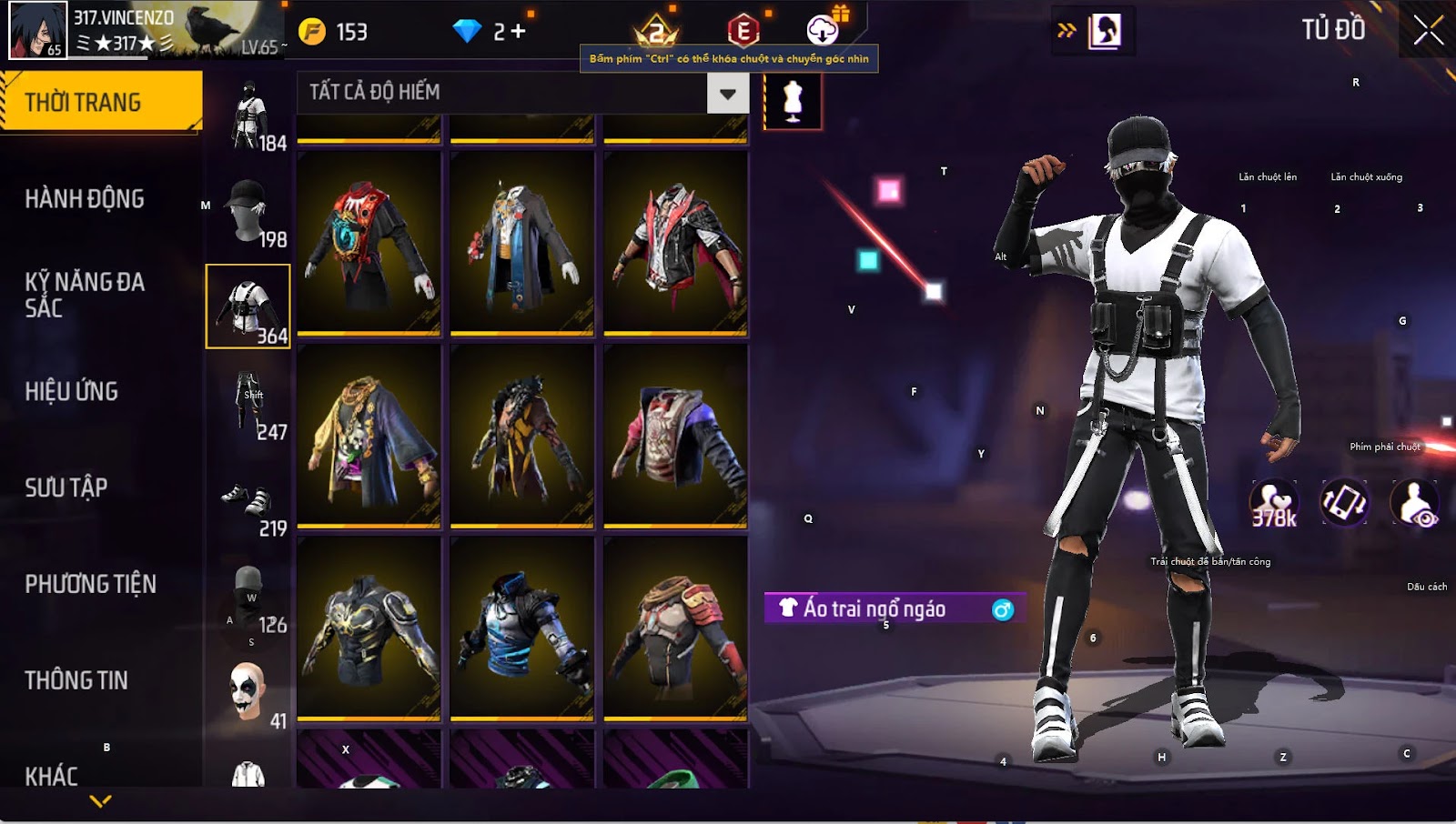
Task: Add diamonds with the plus button
Action: pos(518,32)
